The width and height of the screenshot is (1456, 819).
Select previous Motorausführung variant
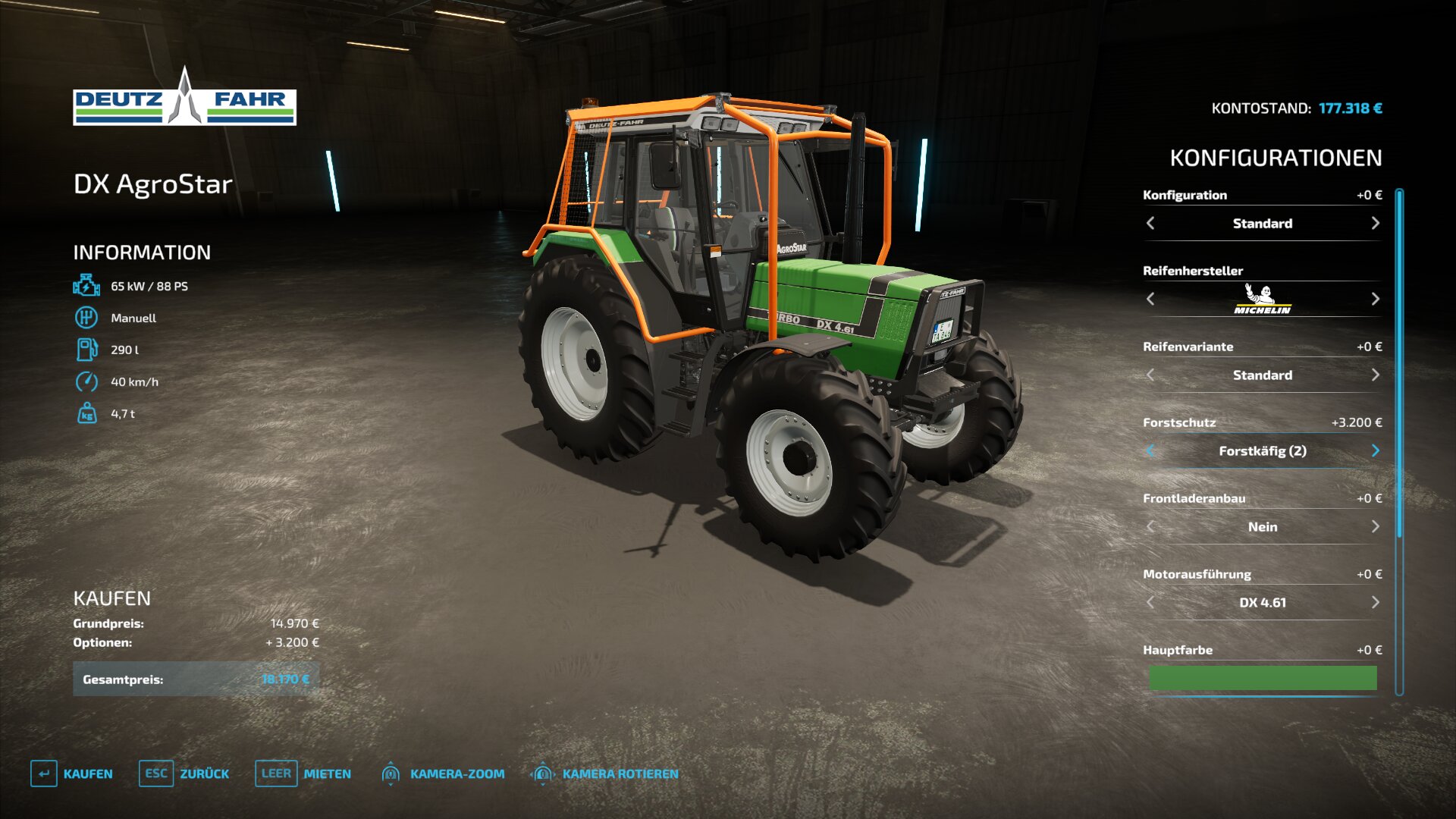click(1150, 602)
